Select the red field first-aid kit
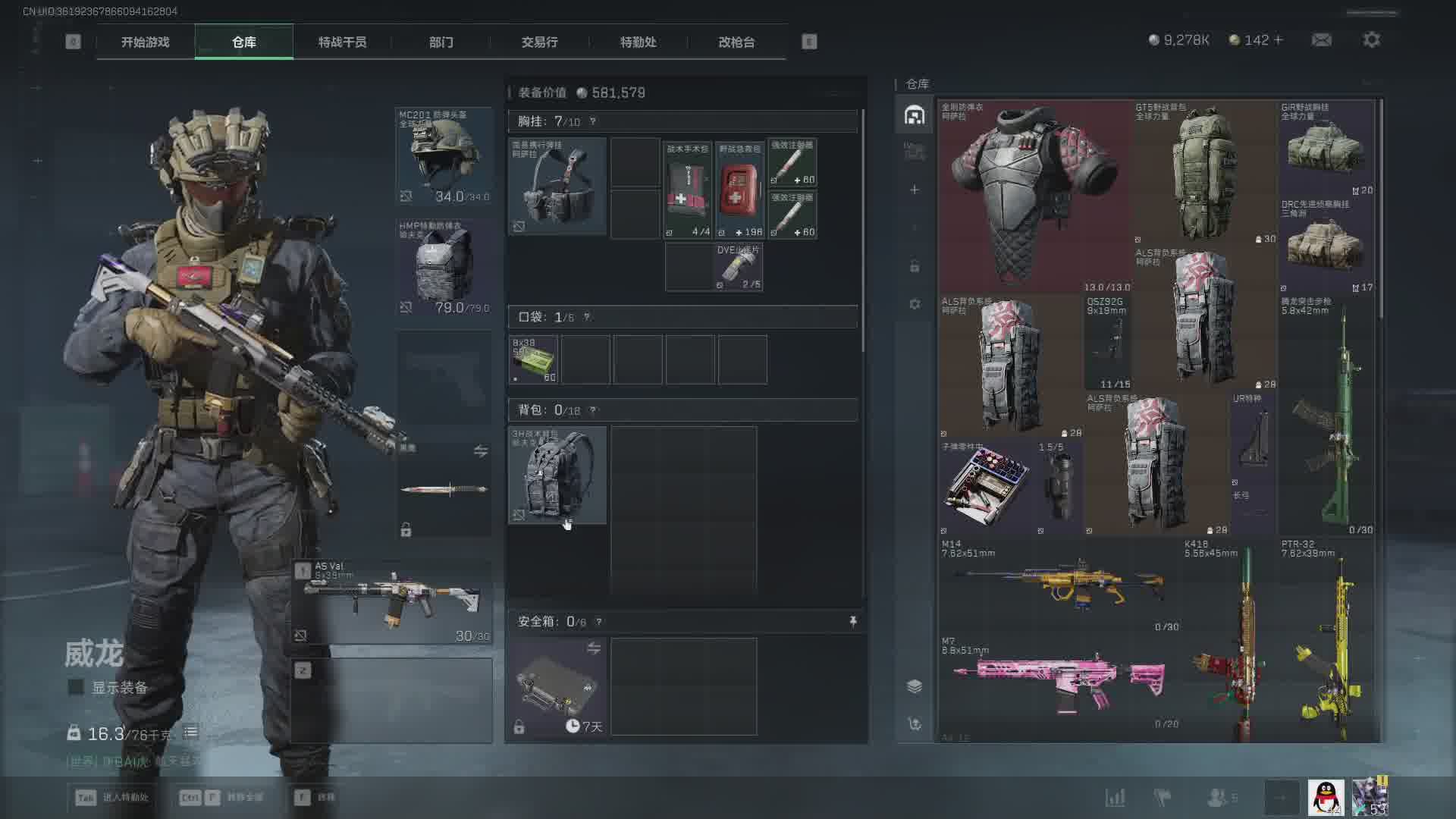Viewport: 1456px width, 819px height. (x=739, y=190)
